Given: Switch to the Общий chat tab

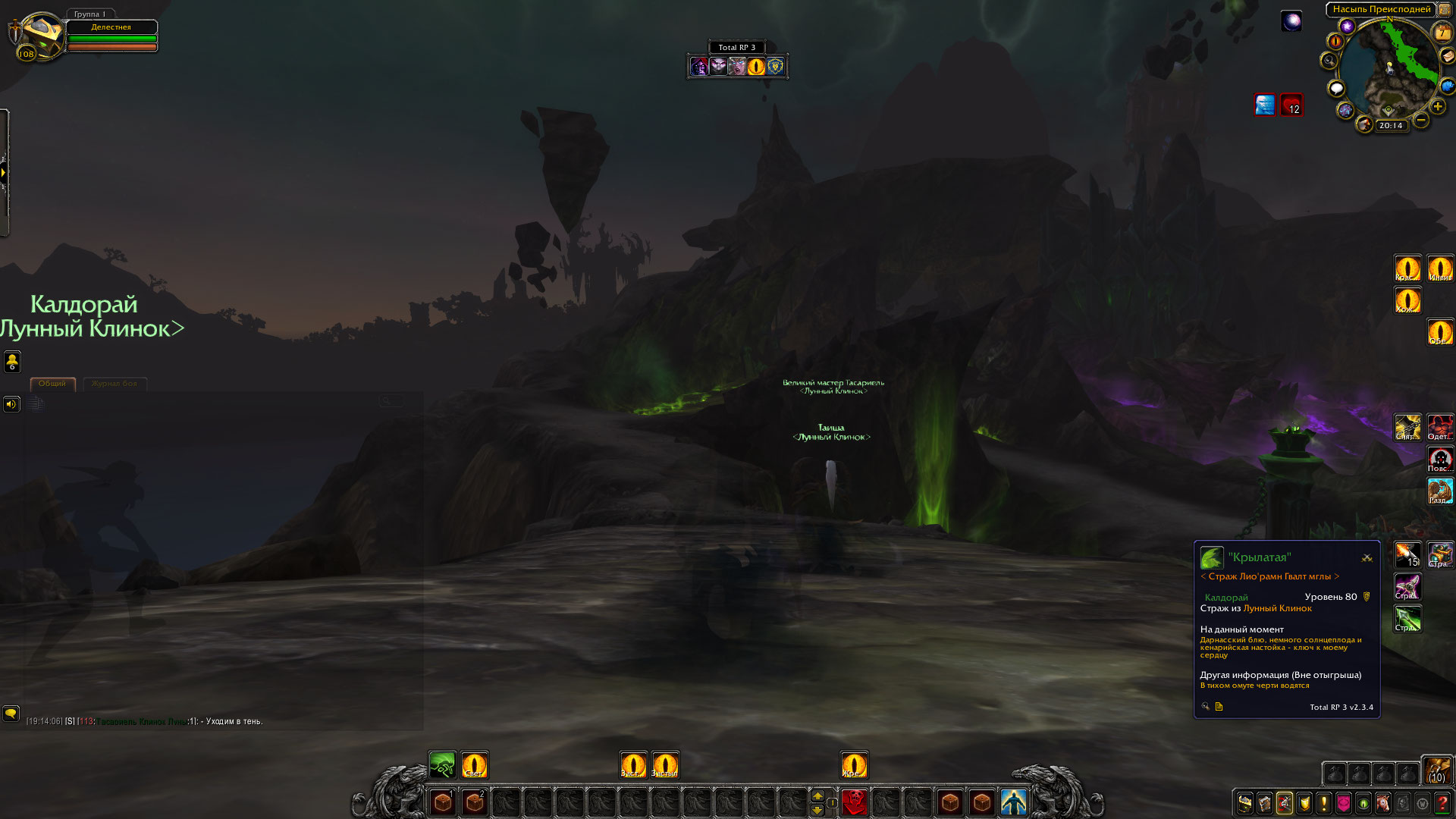Looking at the screenshot, I should pyautogui.click(x=52, y=384).
